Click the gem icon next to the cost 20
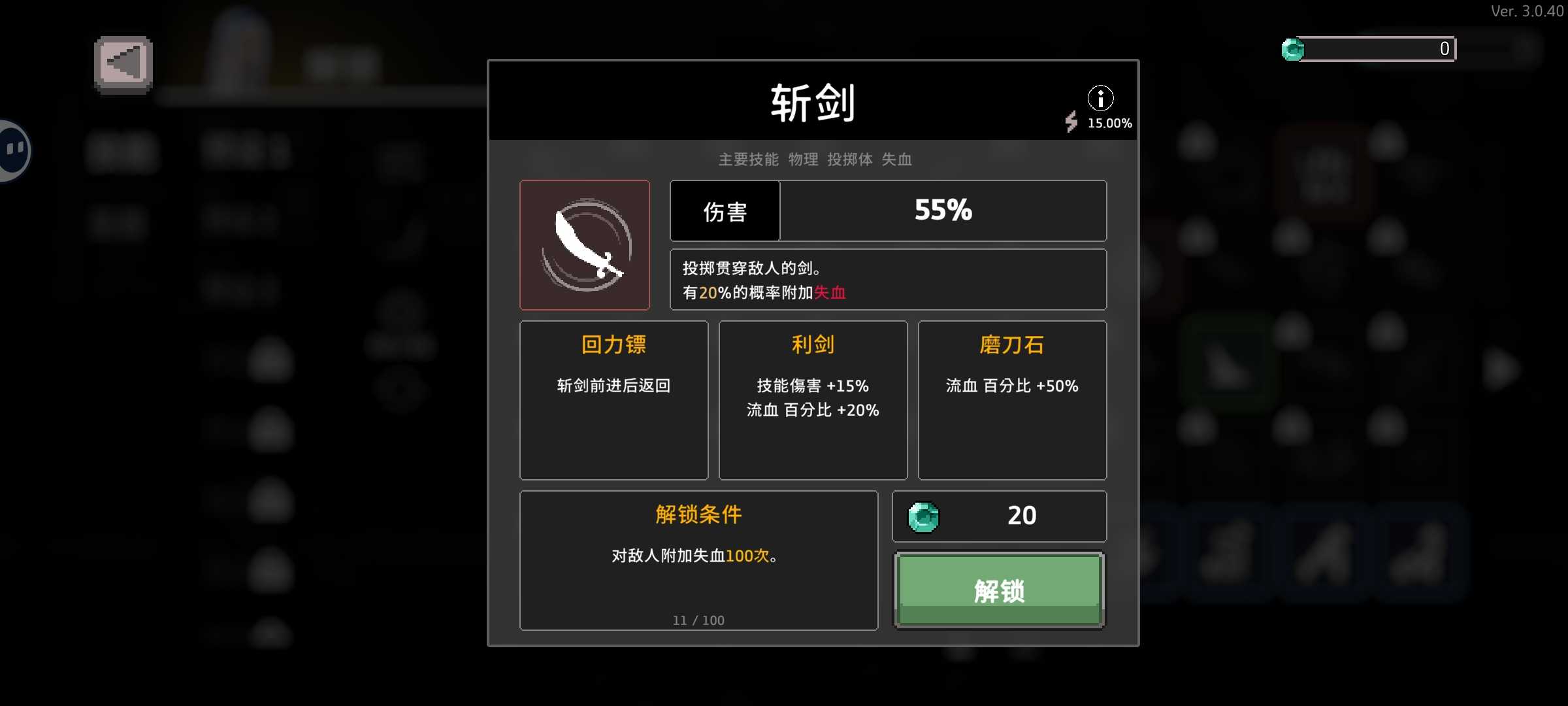 tap(924, 516)
